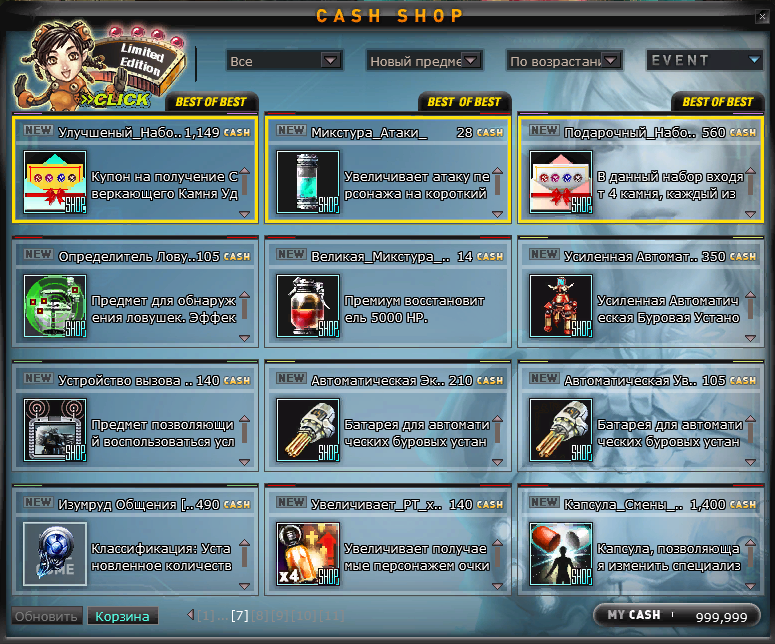Open the 'Все' category dropdown
The height and width of the screenshot is (644, 775).
click(284, 61)
